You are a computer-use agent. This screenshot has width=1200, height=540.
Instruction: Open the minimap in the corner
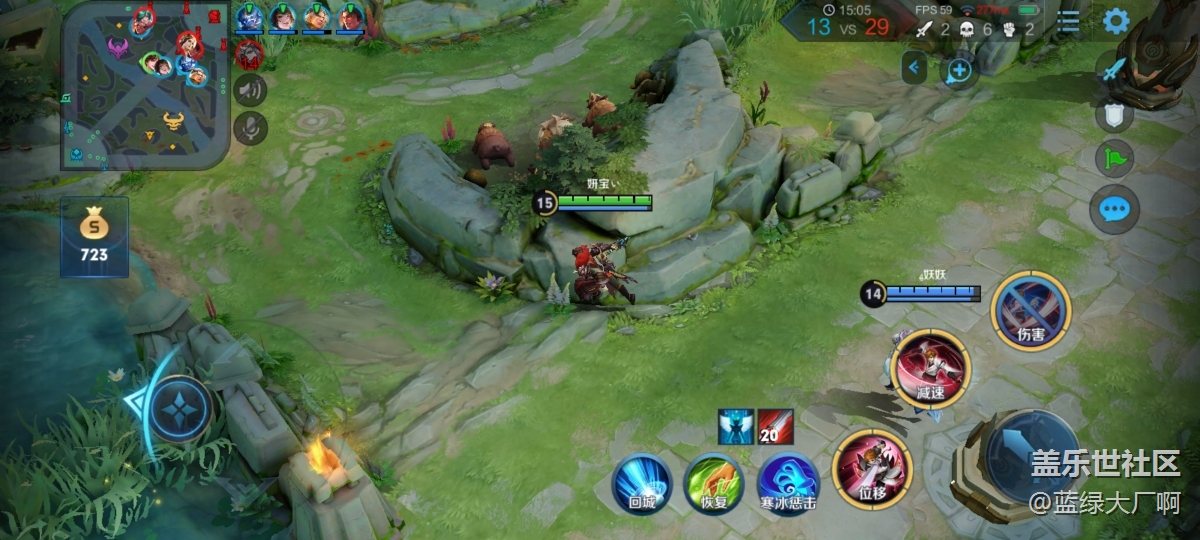point(145,85)
